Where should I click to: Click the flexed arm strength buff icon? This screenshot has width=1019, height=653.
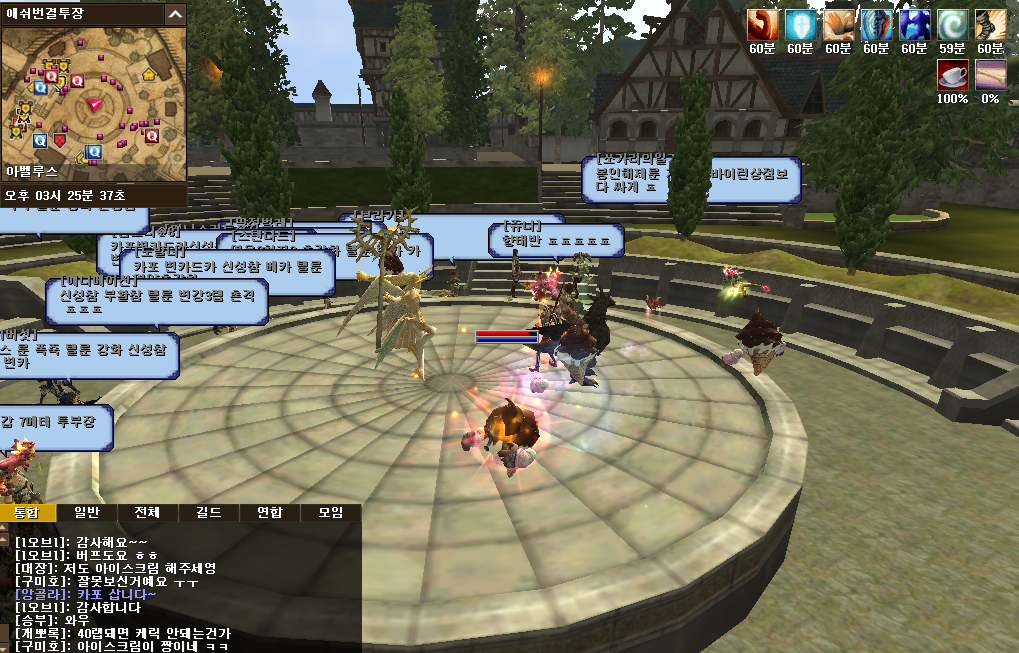(x=762, y=25)
